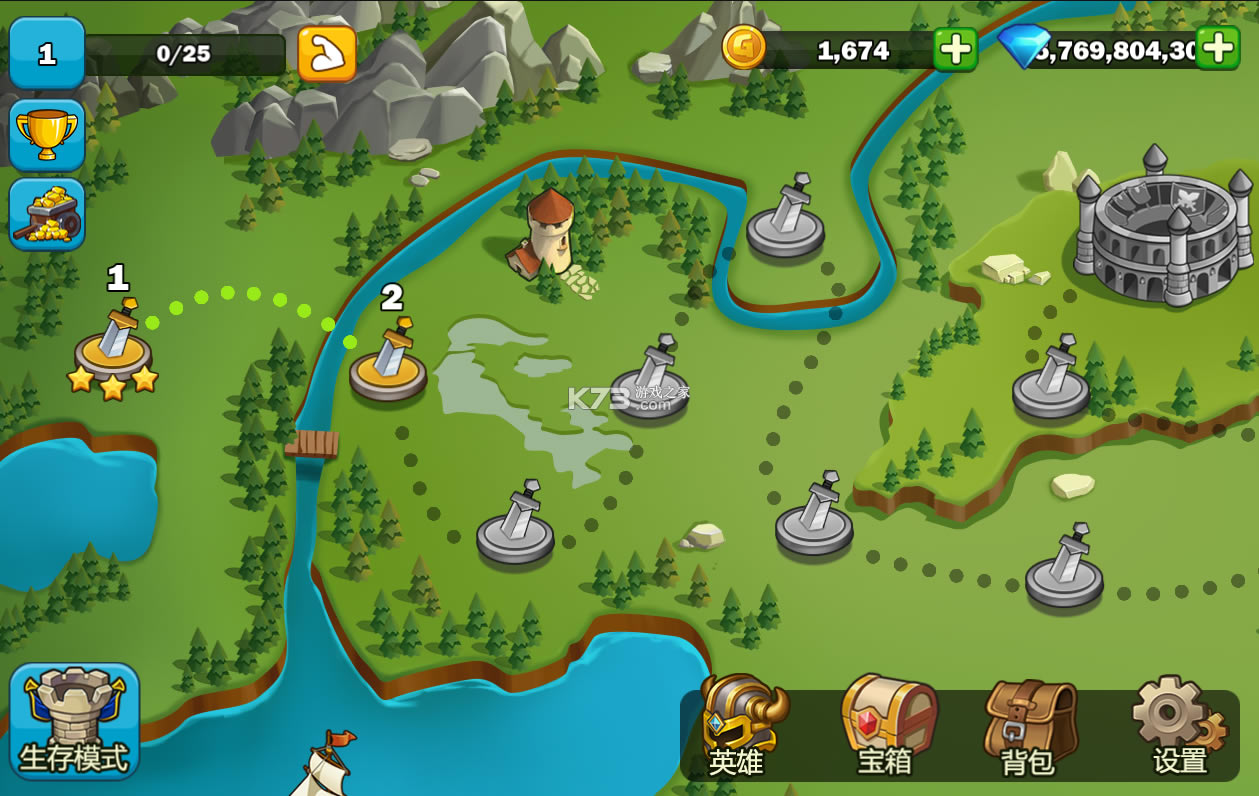Enter the stone colosseum arena

click(x=1162, y=230)
